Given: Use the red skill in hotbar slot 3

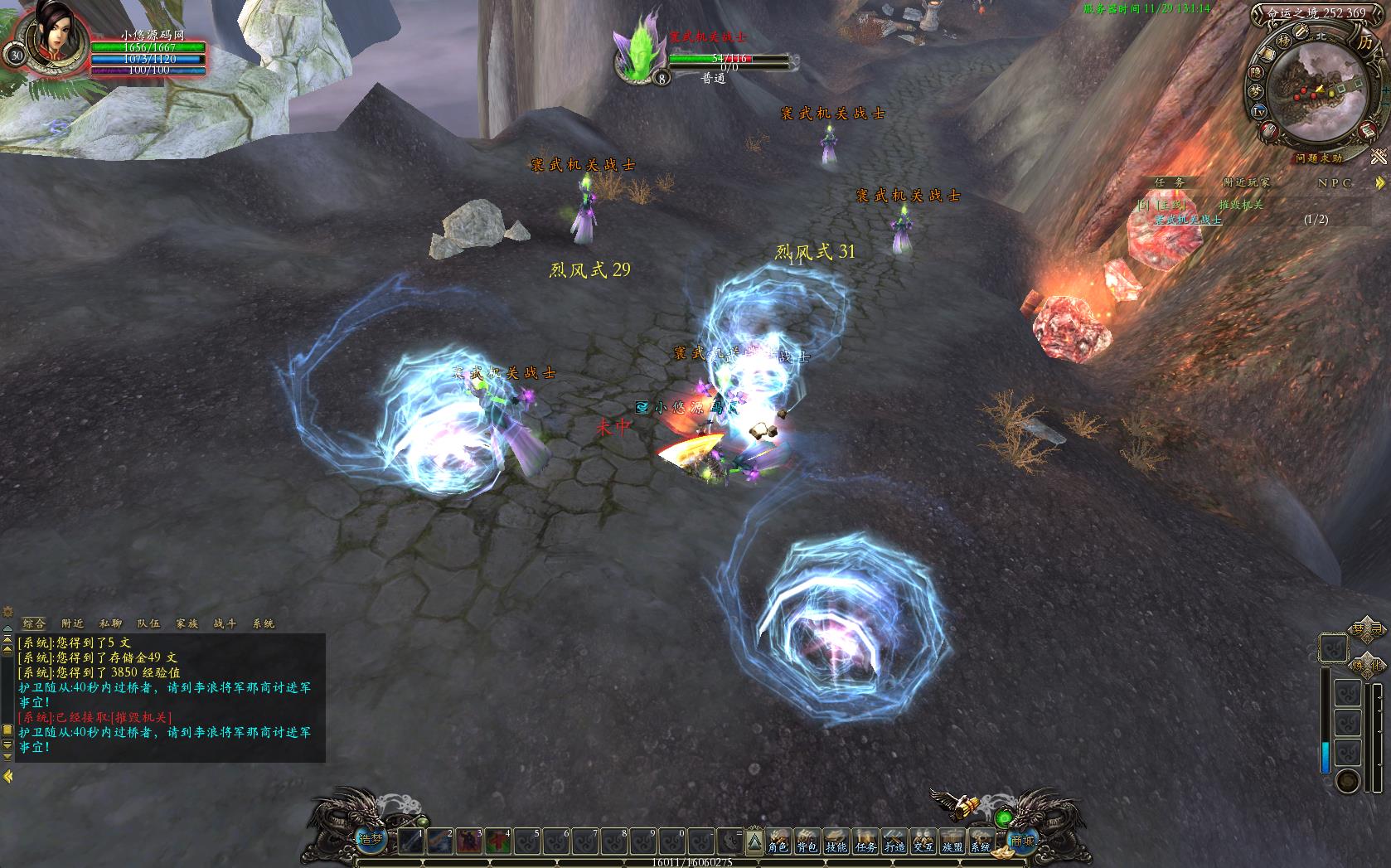Looking at the screenshot, I should click(469, 842).
